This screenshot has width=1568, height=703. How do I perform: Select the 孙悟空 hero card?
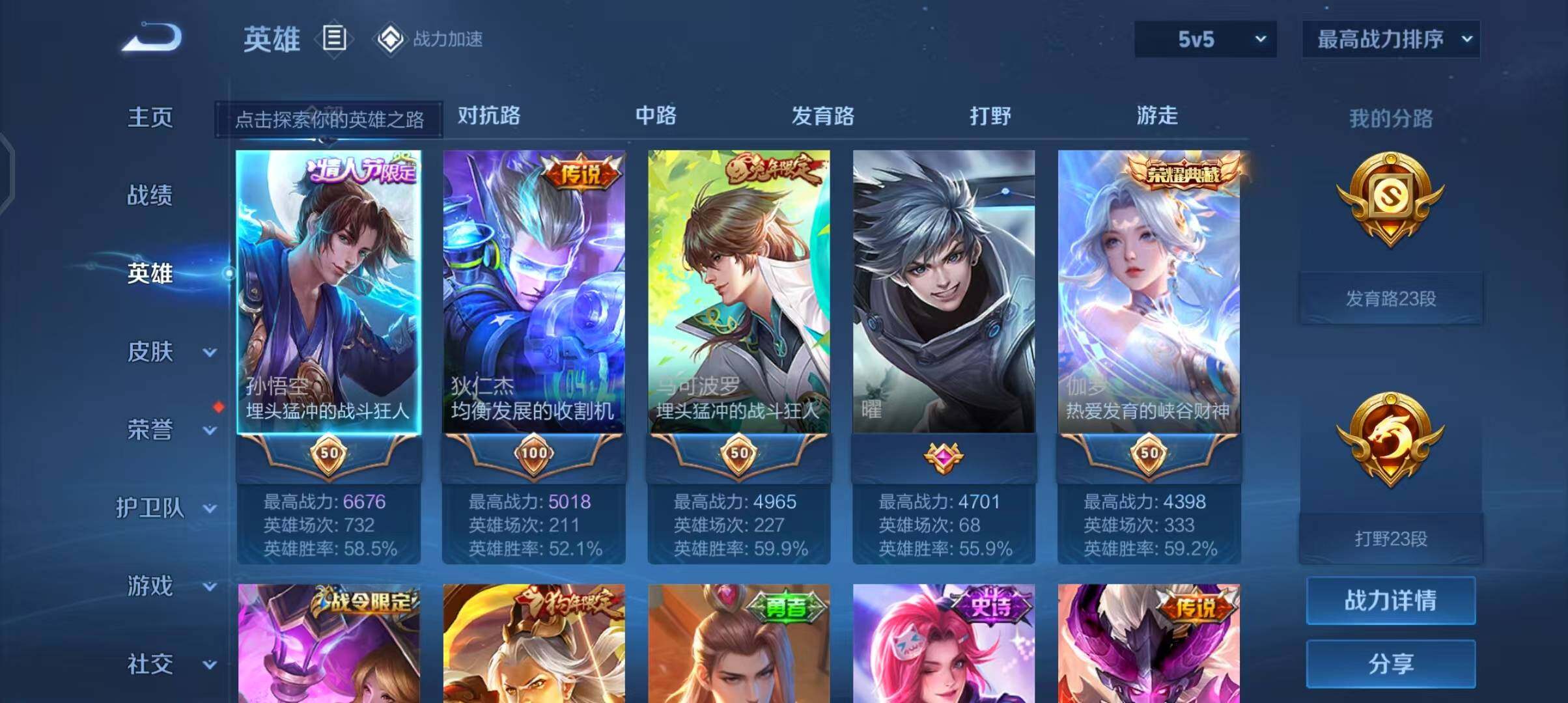(x=328, y=293)
